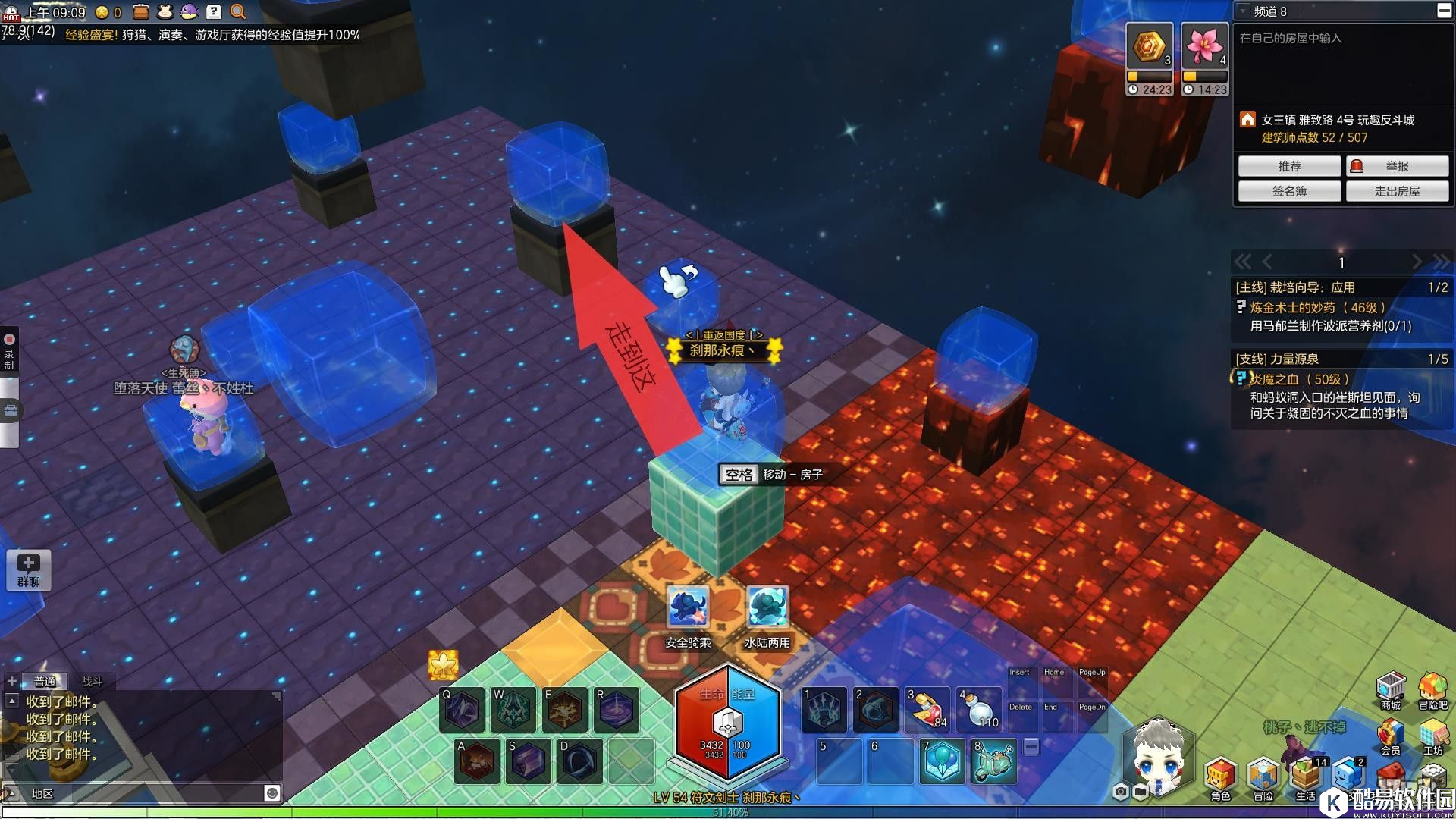This screenshot has height=819, width=1456.
Task: Open the 冒险 adventure menu
Action: 1263,777
